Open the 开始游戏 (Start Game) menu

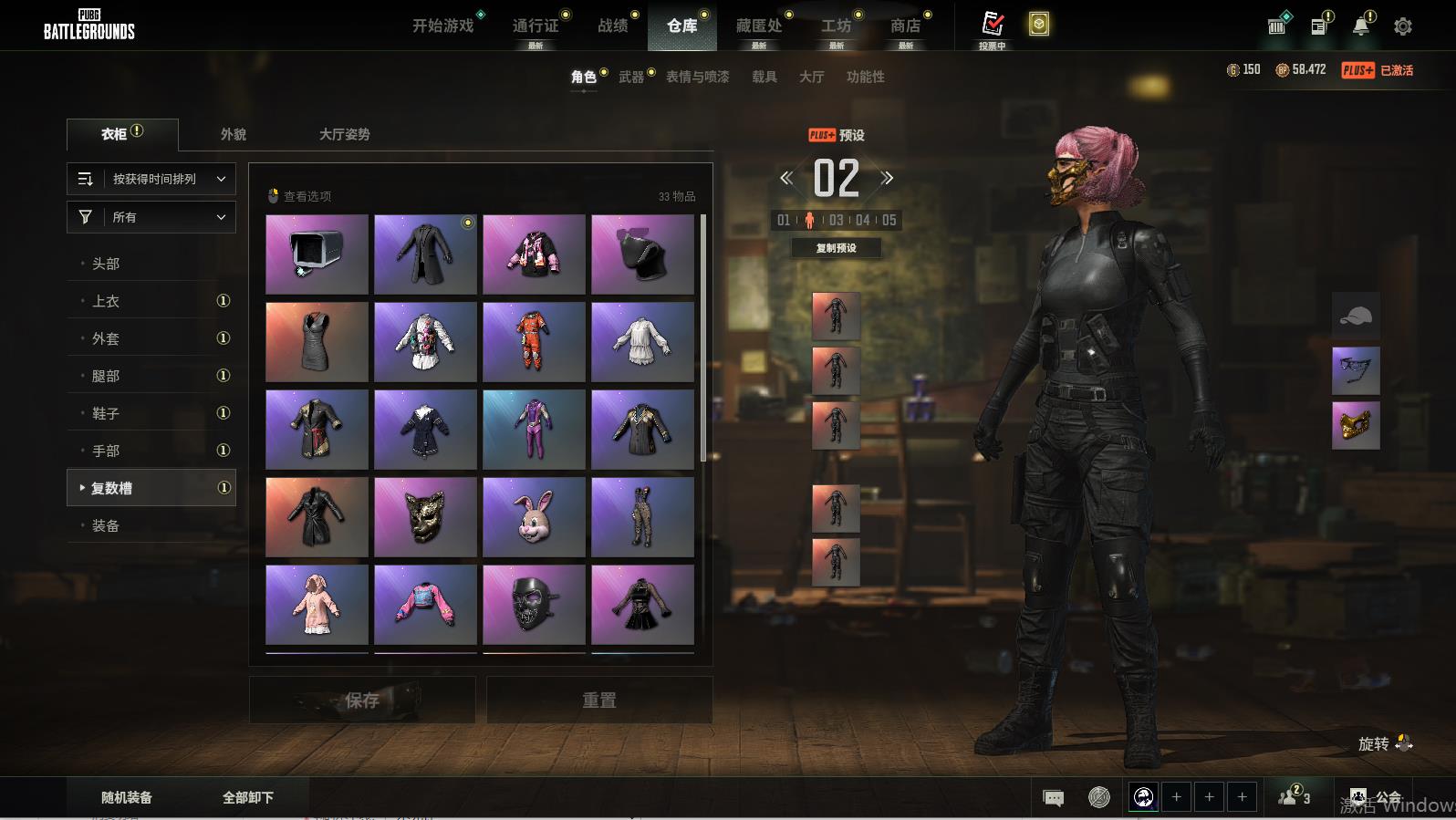click(443, 26)
